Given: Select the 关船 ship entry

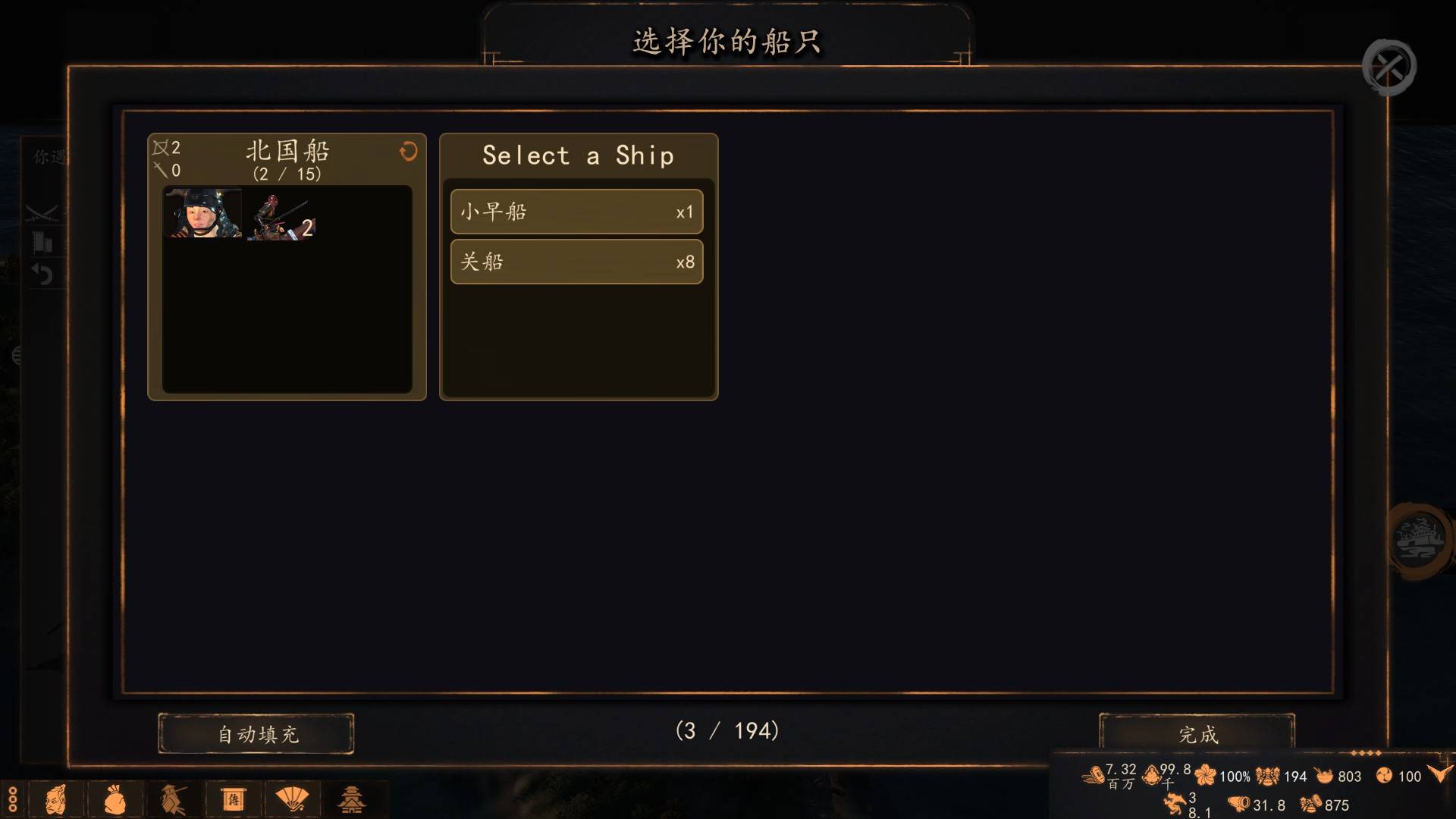Looking at the screenshot, I should [576, 262].
